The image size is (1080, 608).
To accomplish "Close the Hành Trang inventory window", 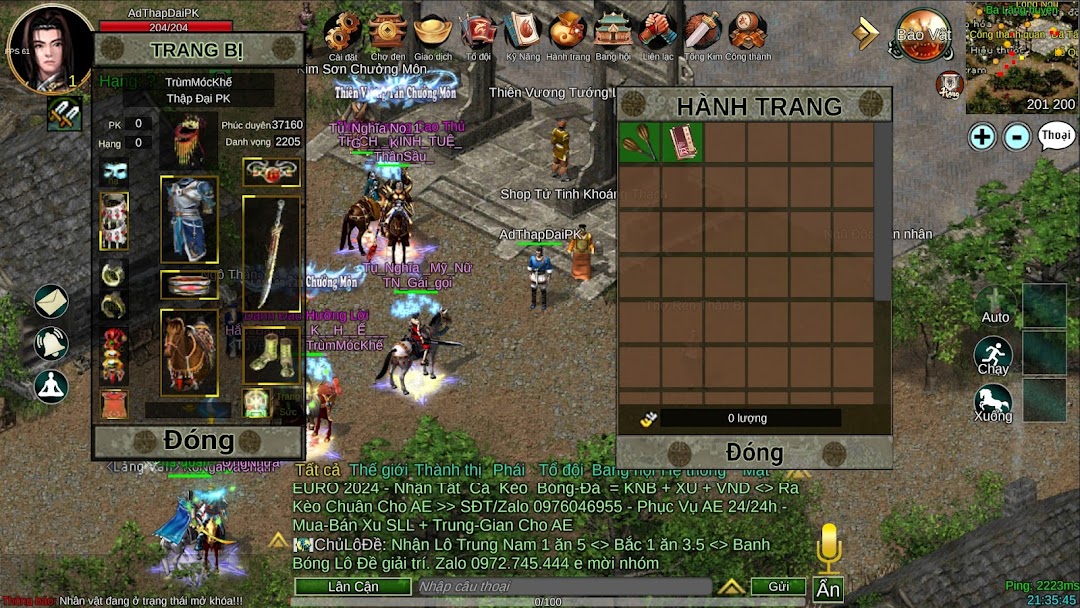I will click(753, 451).
